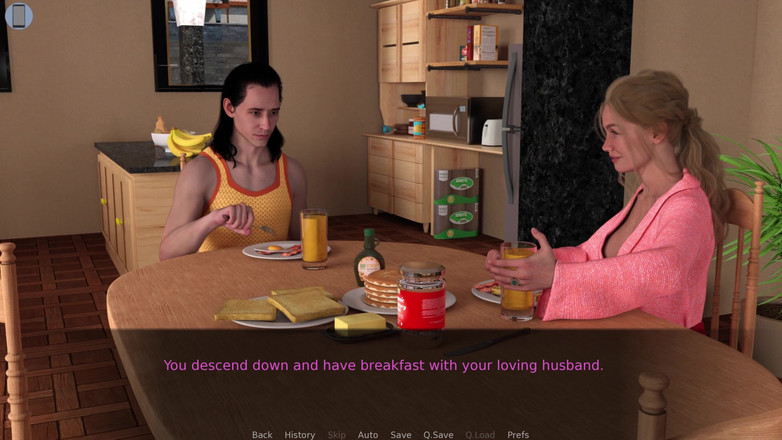
Task: Open the phone icon
Action: pyautogui.click(x=19, y=16)
